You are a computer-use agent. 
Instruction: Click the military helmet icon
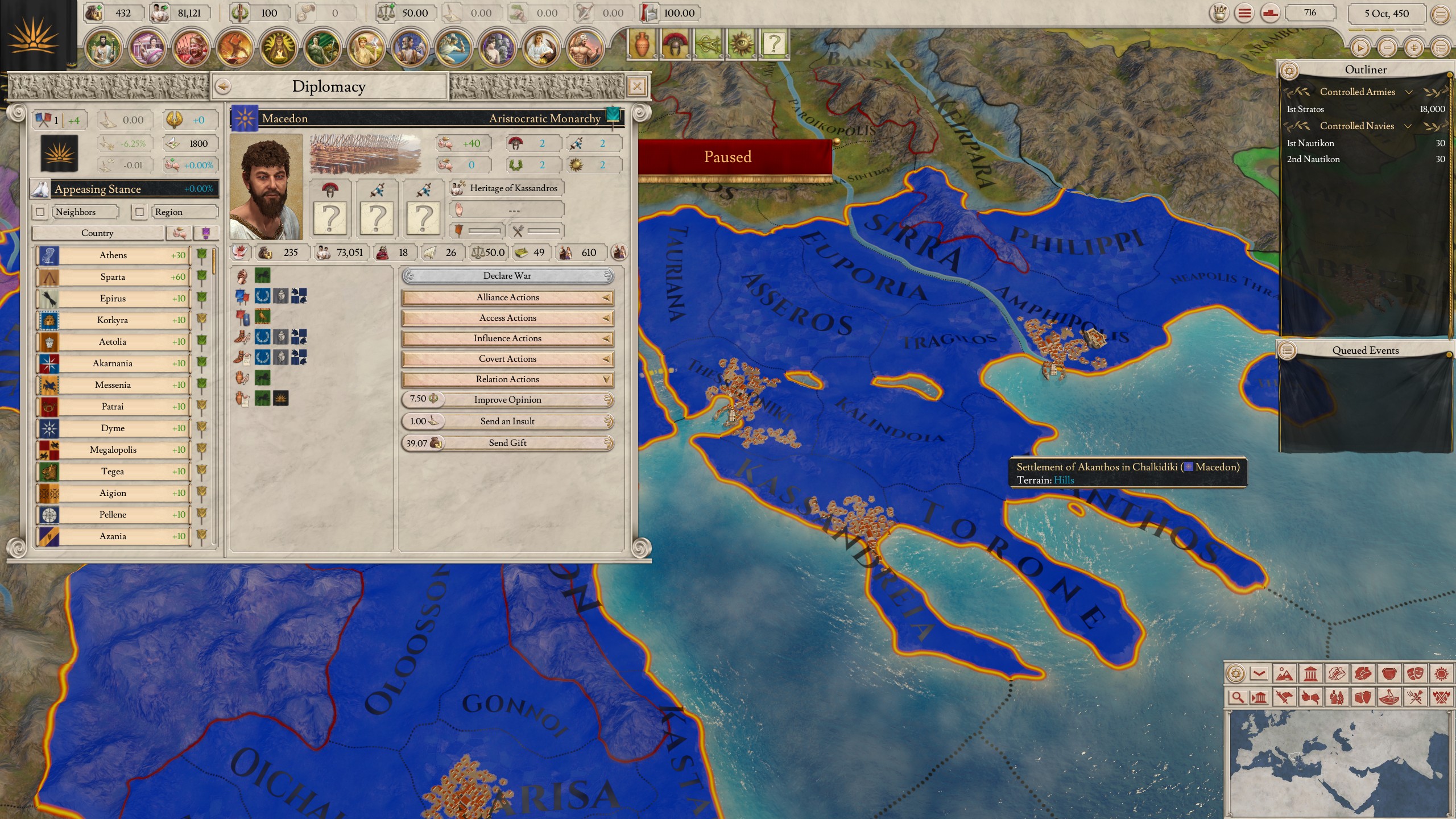[675, 44]
